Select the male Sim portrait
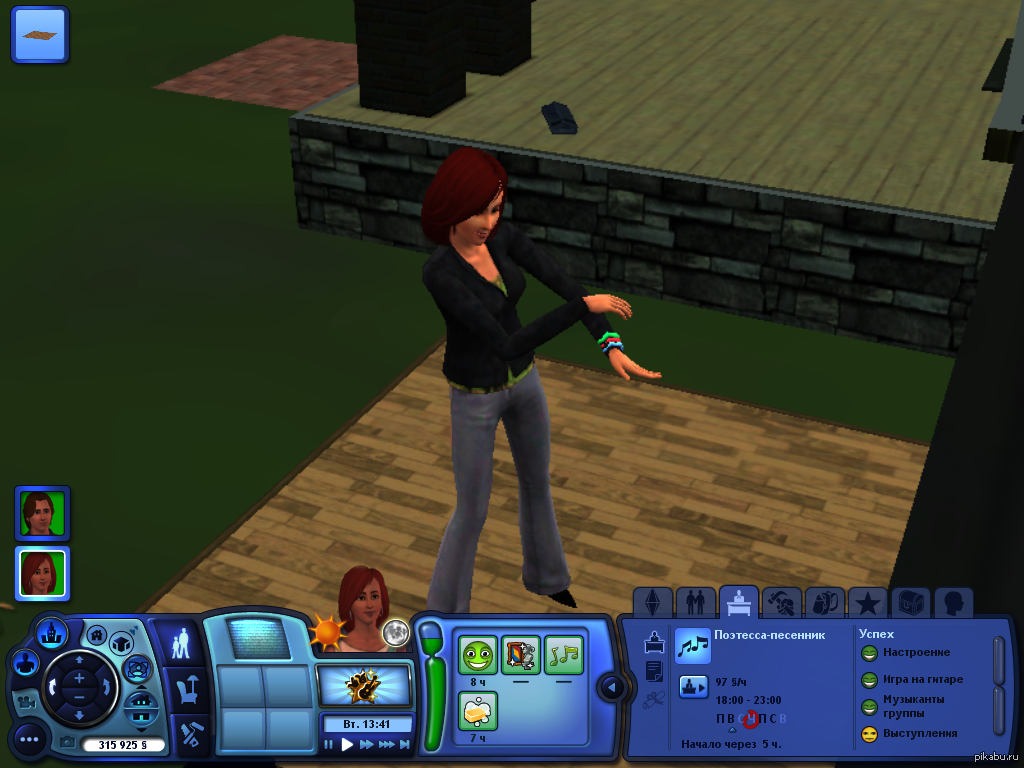 click(42, 513)
